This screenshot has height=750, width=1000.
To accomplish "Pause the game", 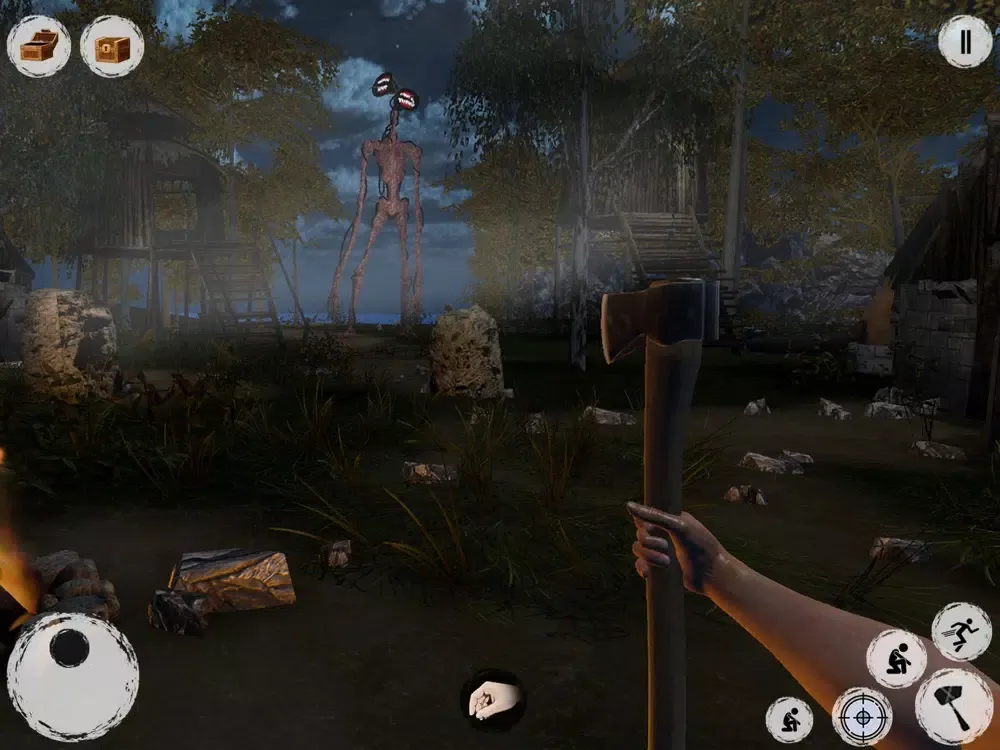I will tap(965, 42).
